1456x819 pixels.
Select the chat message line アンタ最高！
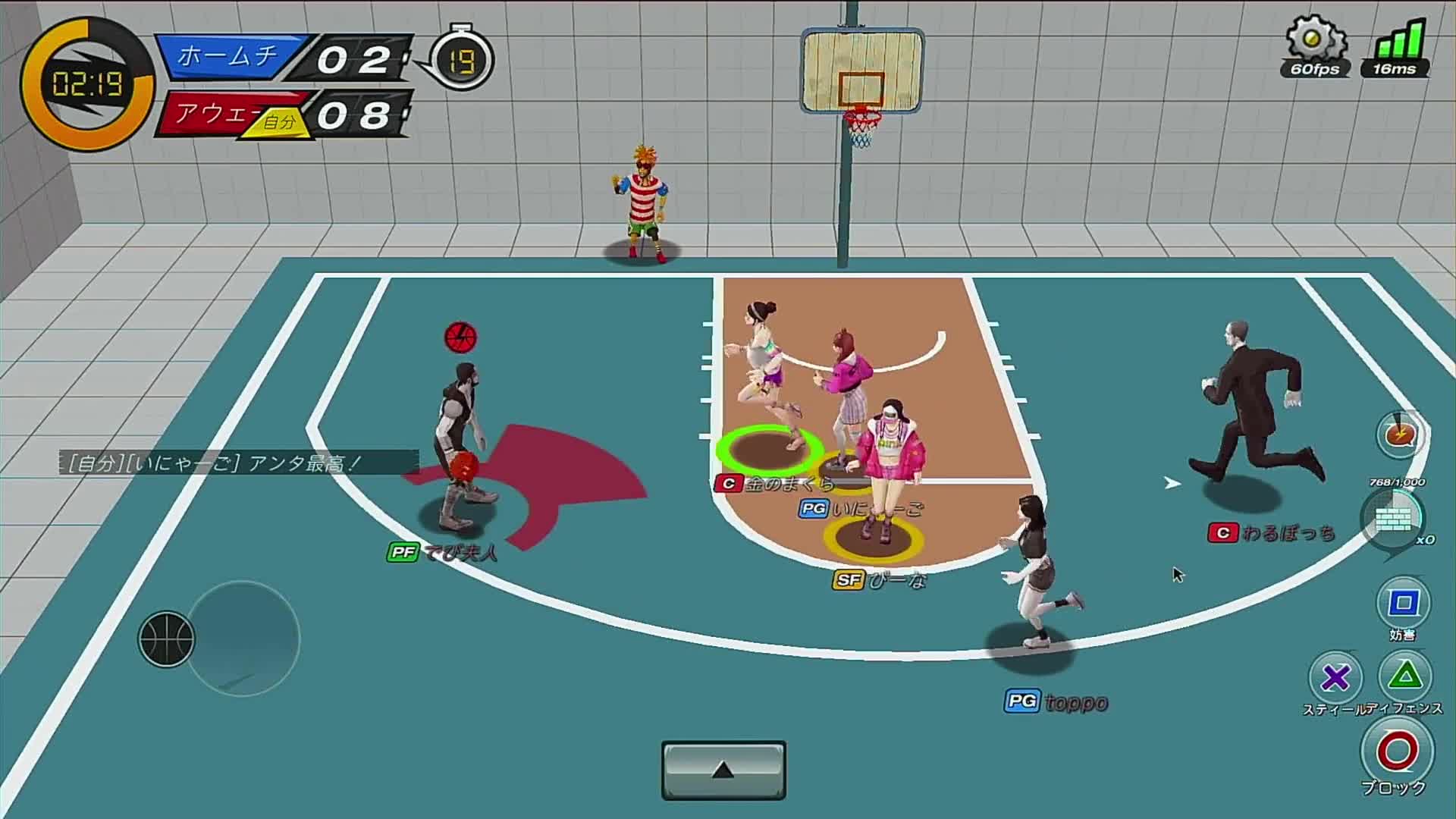(x=239, y=463)
